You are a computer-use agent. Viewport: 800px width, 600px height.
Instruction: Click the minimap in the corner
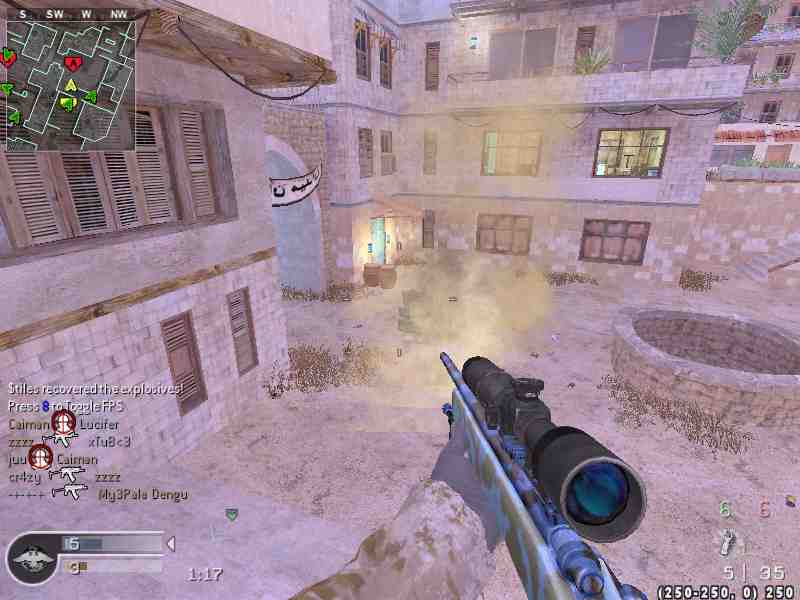coord(69,85)
